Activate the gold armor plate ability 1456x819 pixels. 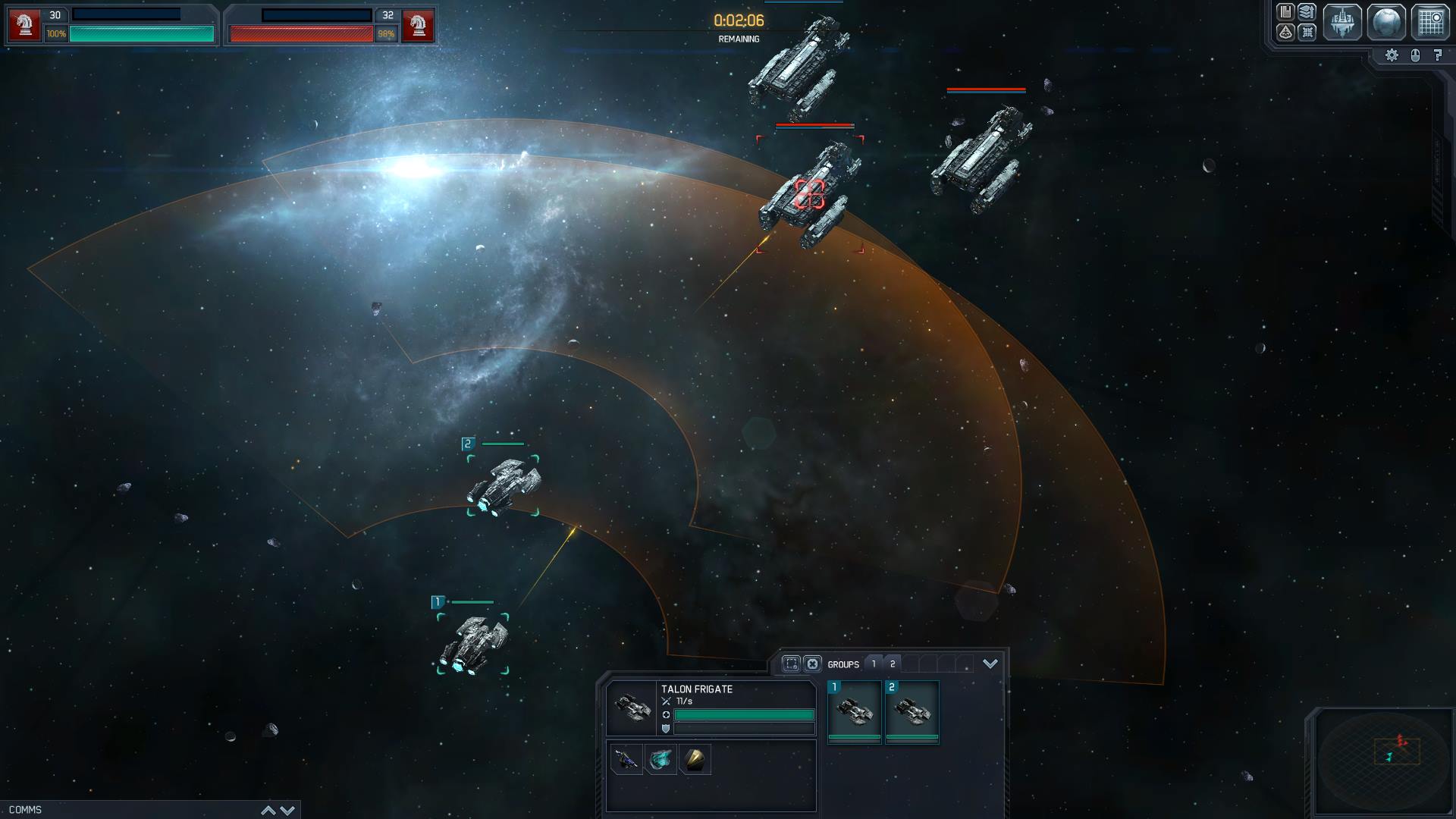click(x=695, y=759)
